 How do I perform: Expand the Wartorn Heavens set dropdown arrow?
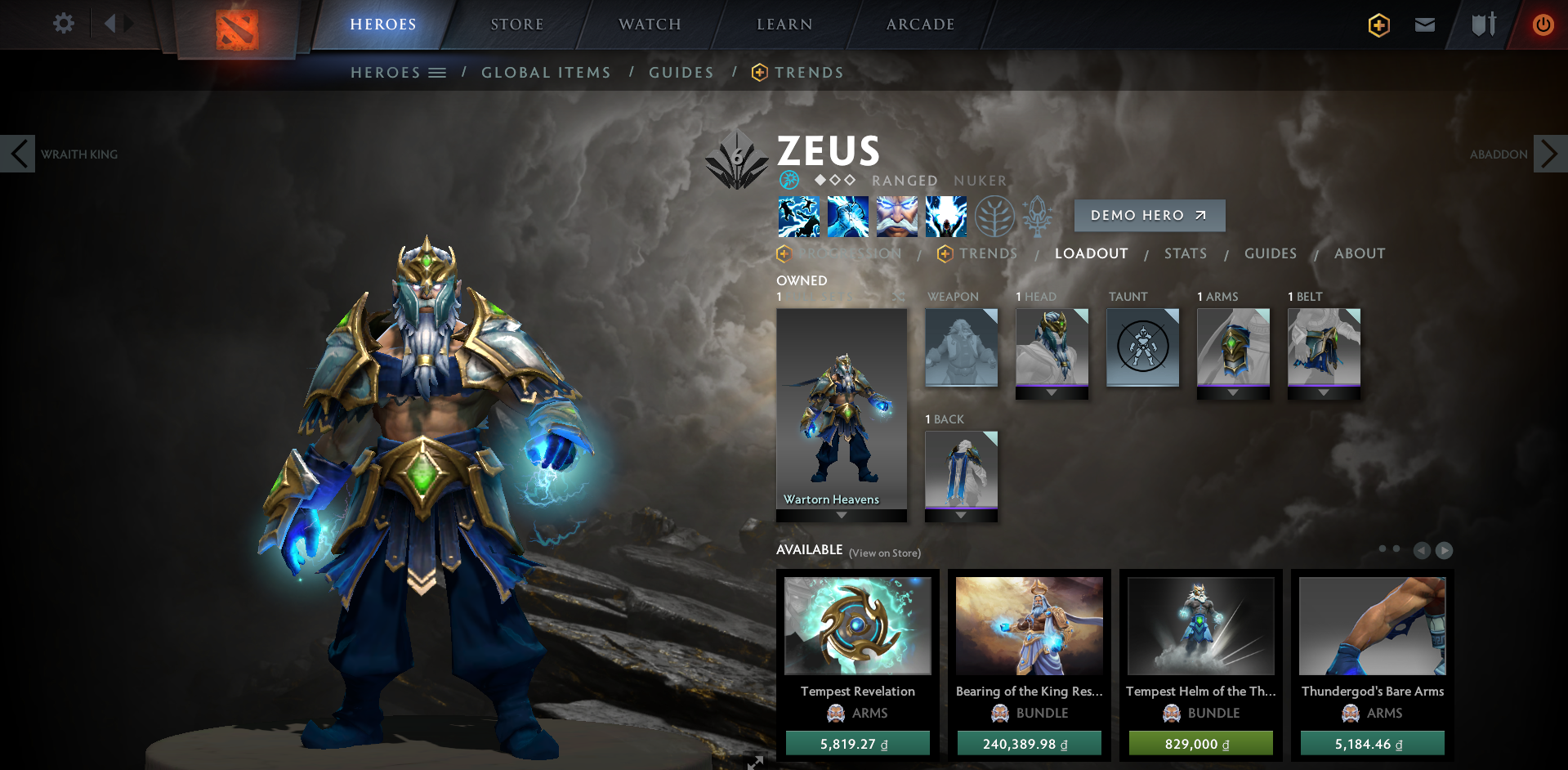[841, 515]
